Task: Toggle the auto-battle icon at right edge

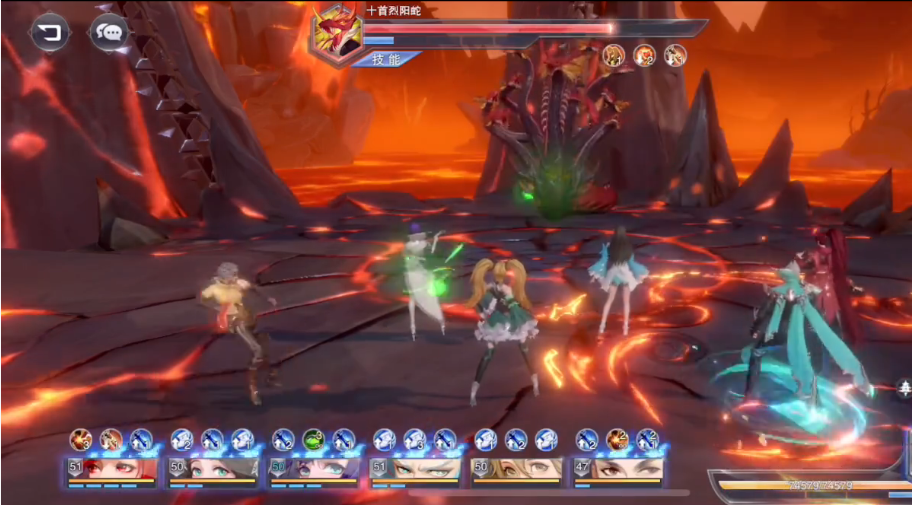Action: click(x=904, y=387)
